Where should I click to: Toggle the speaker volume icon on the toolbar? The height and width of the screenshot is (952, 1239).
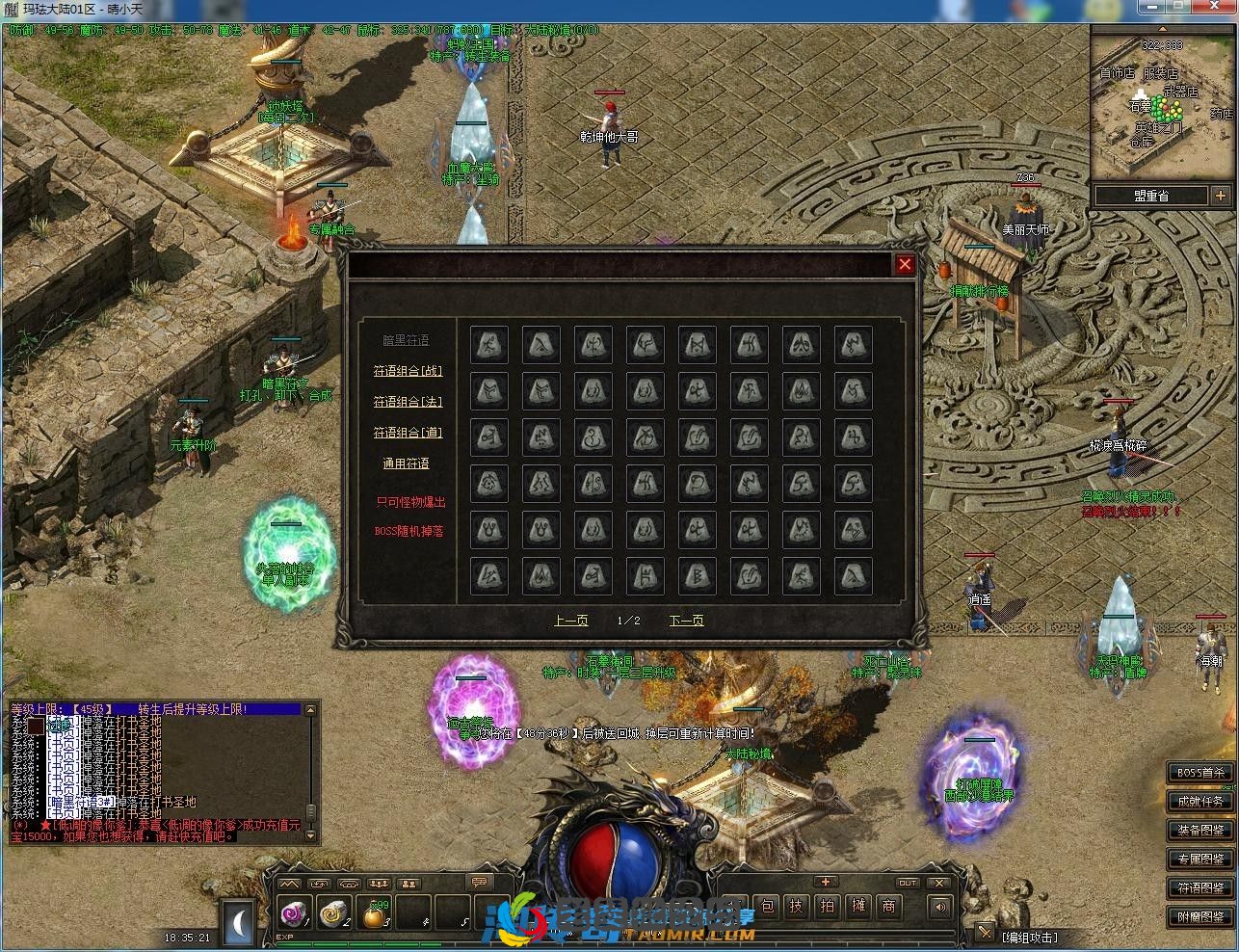(940, 907)
